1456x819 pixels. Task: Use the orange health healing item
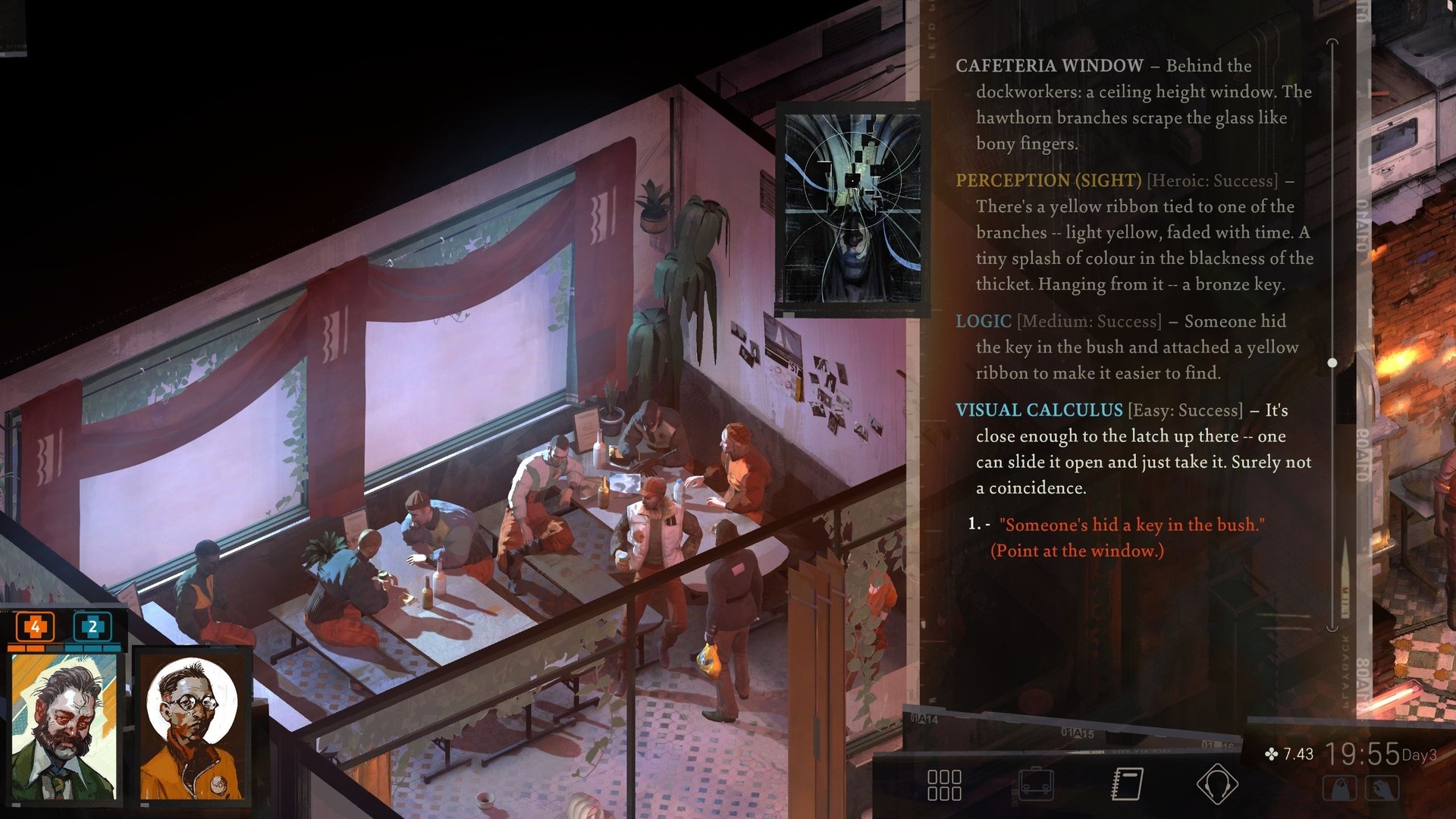point(35,627)
